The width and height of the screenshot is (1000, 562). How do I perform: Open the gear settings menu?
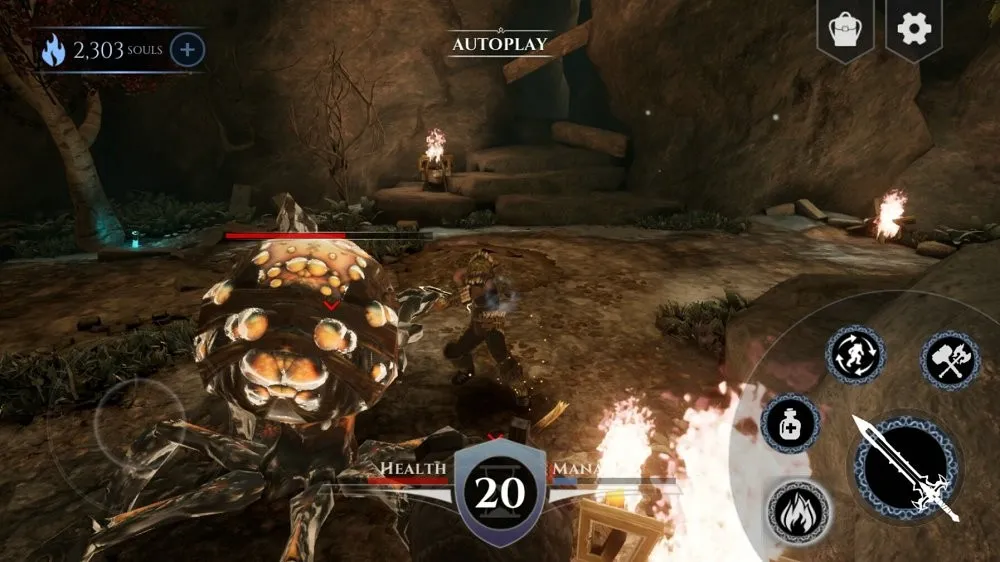click(x=913, y=30)
